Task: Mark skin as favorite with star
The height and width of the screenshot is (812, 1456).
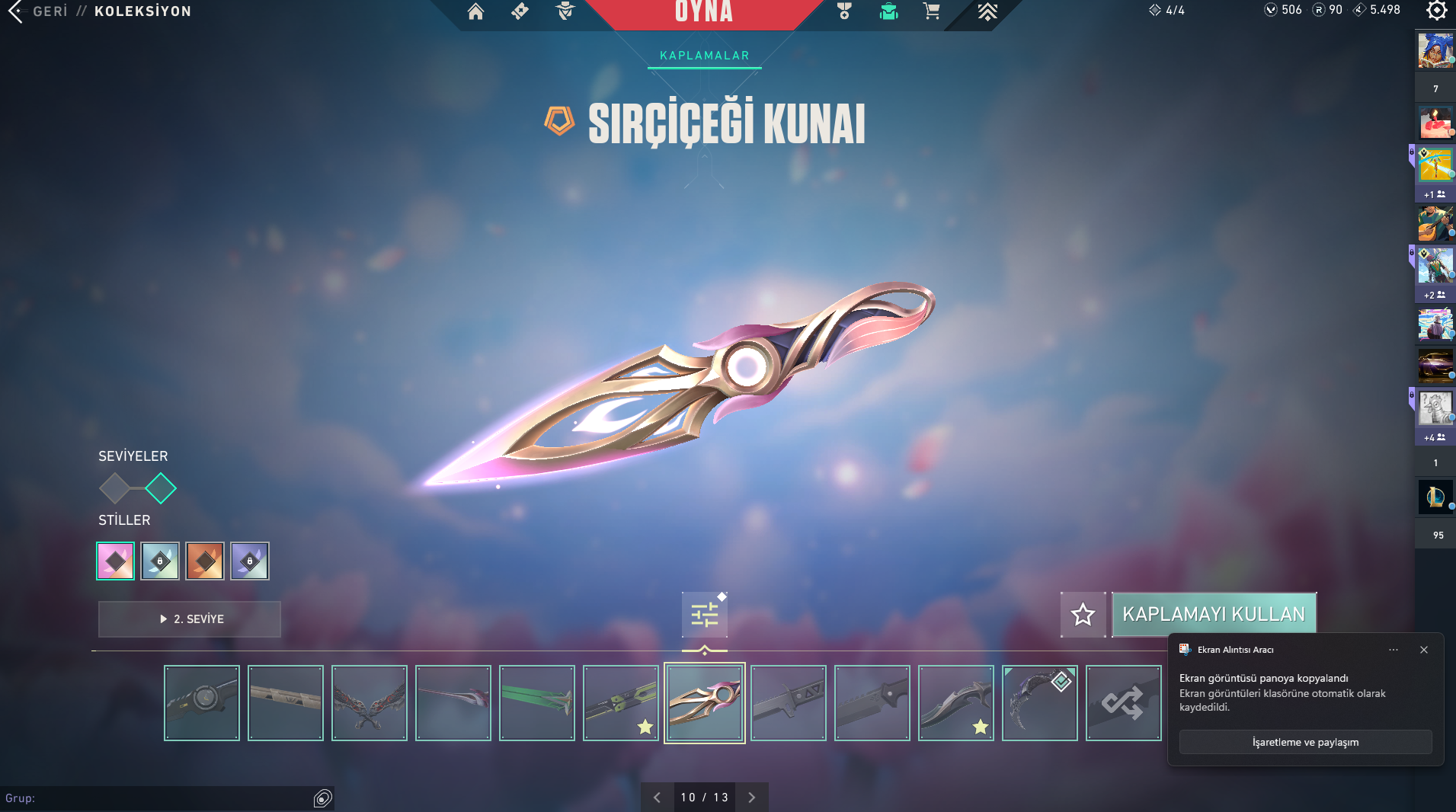Action: coord(1083,614)
